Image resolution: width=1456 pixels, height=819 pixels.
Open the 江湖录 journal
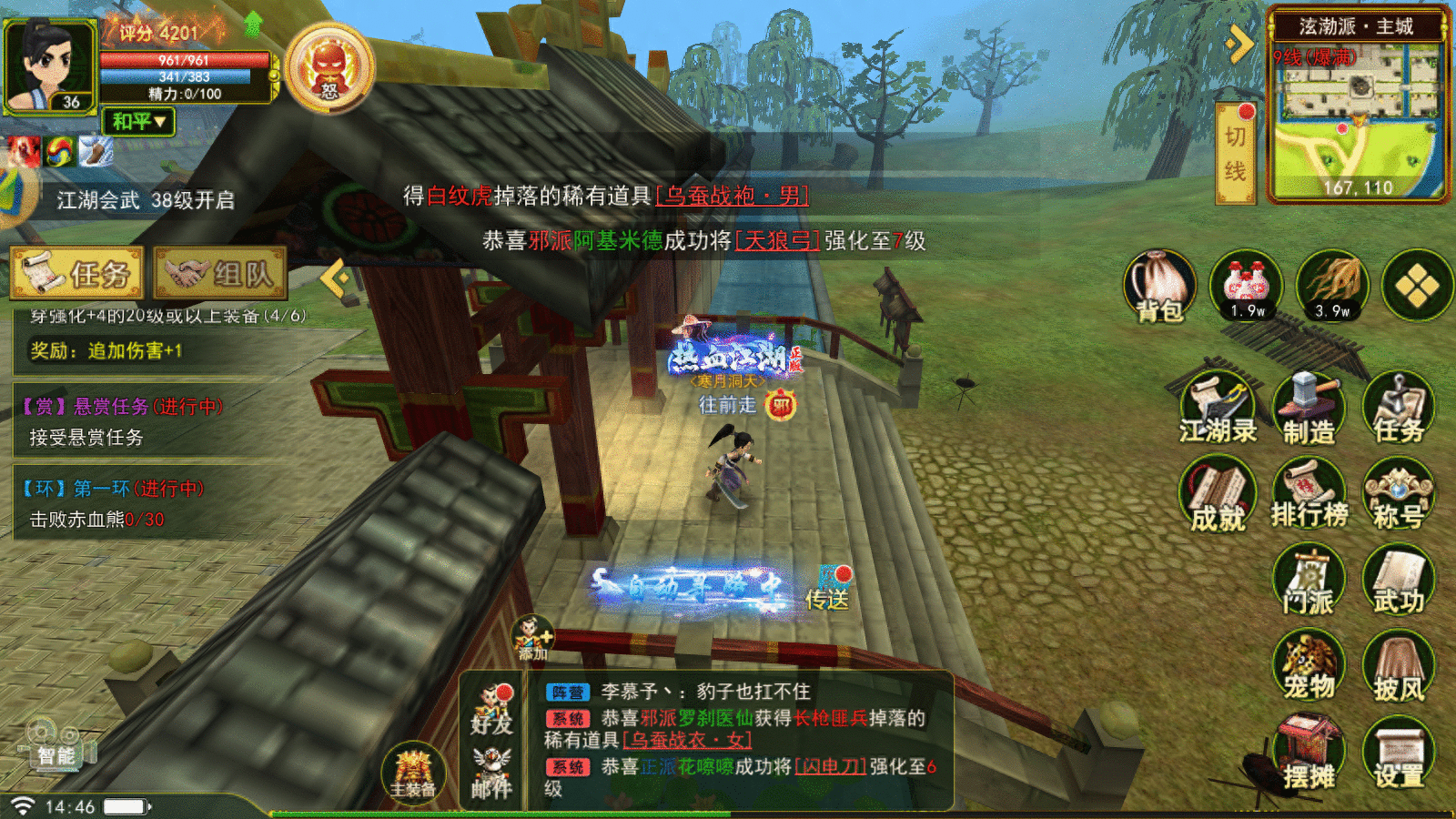(1218, 409)
